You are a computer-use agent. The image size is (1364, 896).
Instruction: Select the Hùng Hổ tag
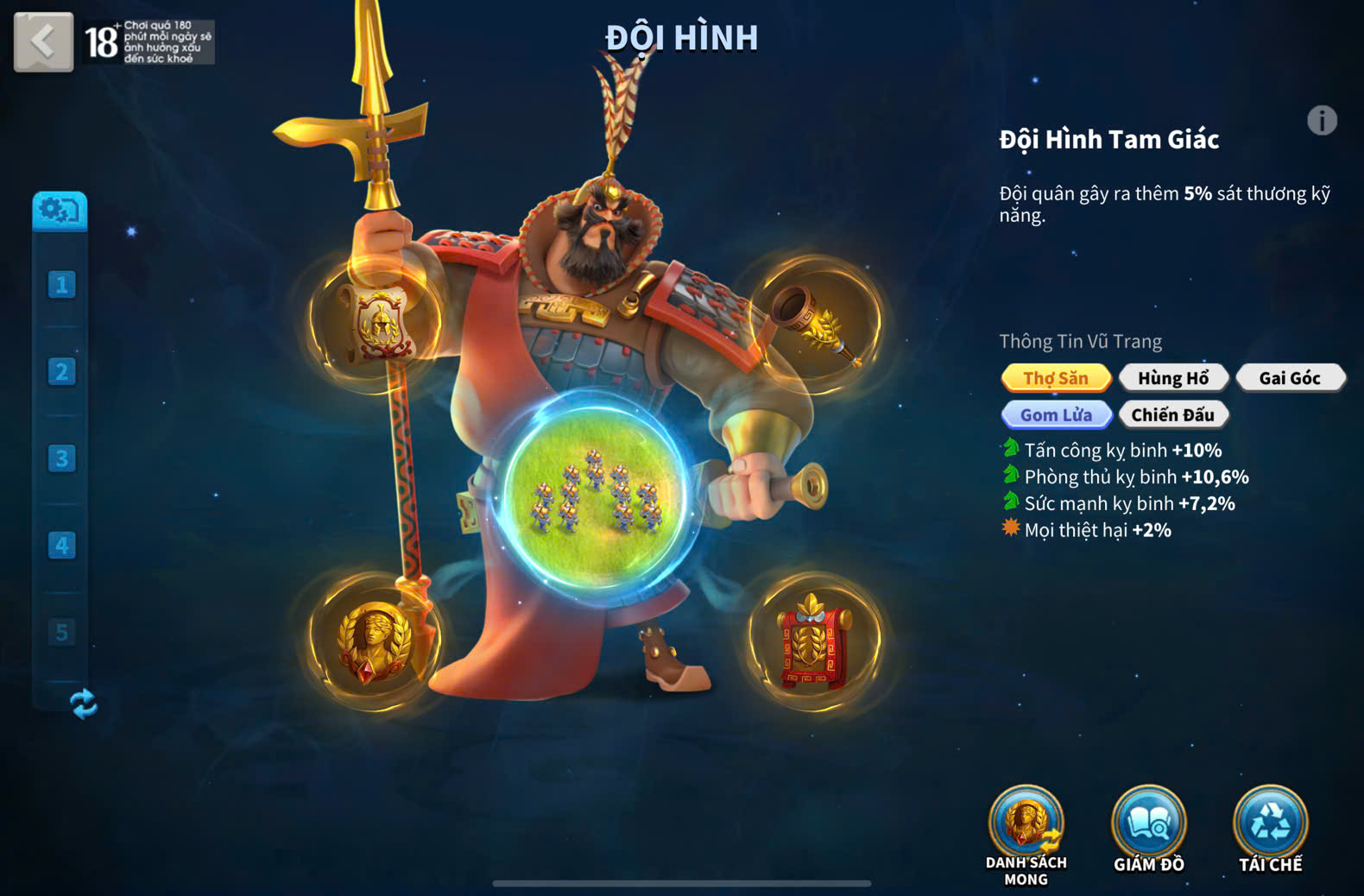[x=1172, y=378]
